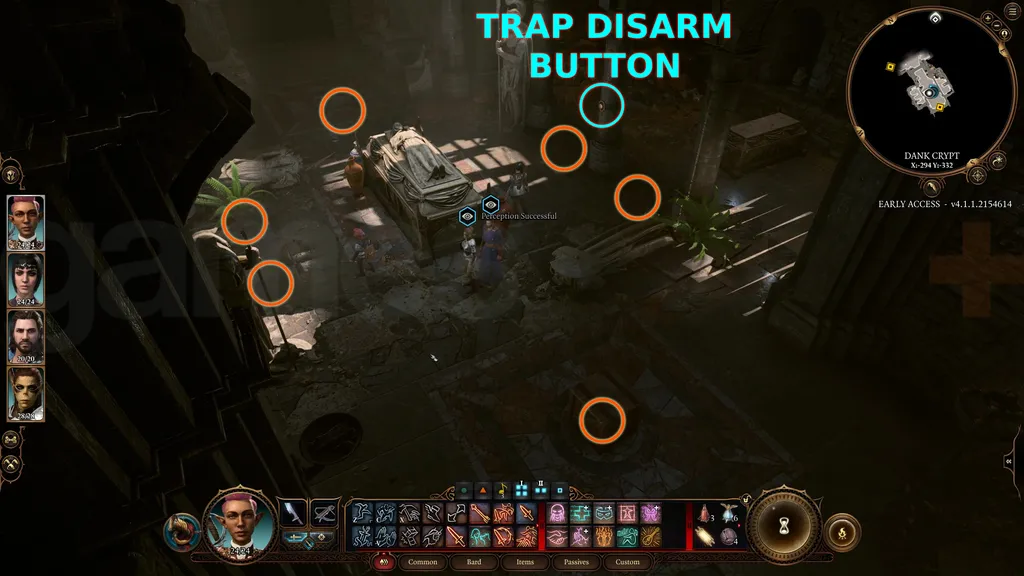Switch to the Common hotbar tab
Screen dimensions: 1024x576
(x=423, y=562)
